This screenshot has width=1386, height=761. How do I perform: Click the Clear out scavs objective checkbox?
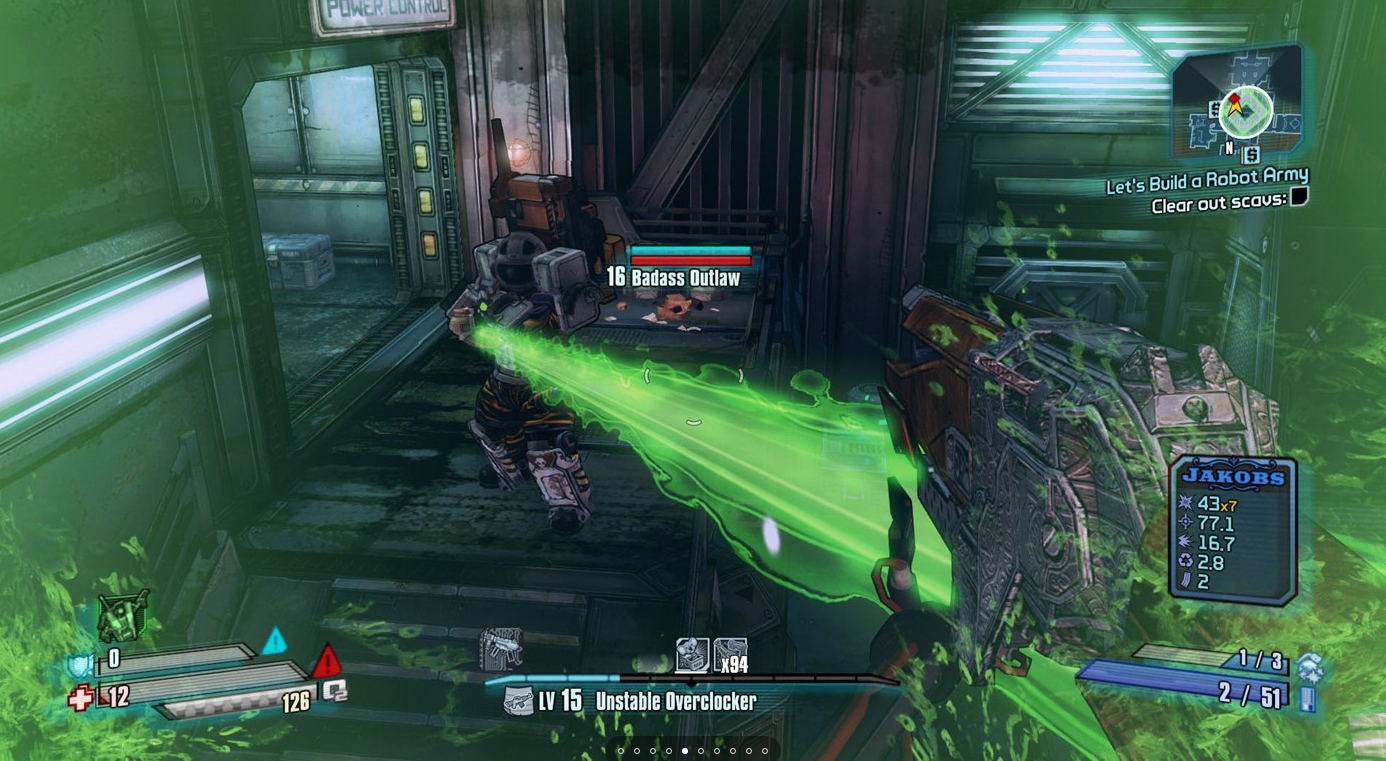point(1299,197)
